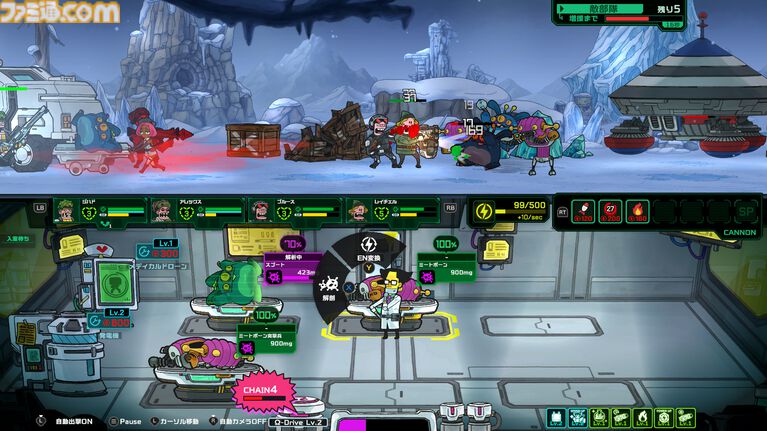Viewport: 767px width, 431px height.
Task: Click the SP cannon special button
Action: tap(743, 212)
